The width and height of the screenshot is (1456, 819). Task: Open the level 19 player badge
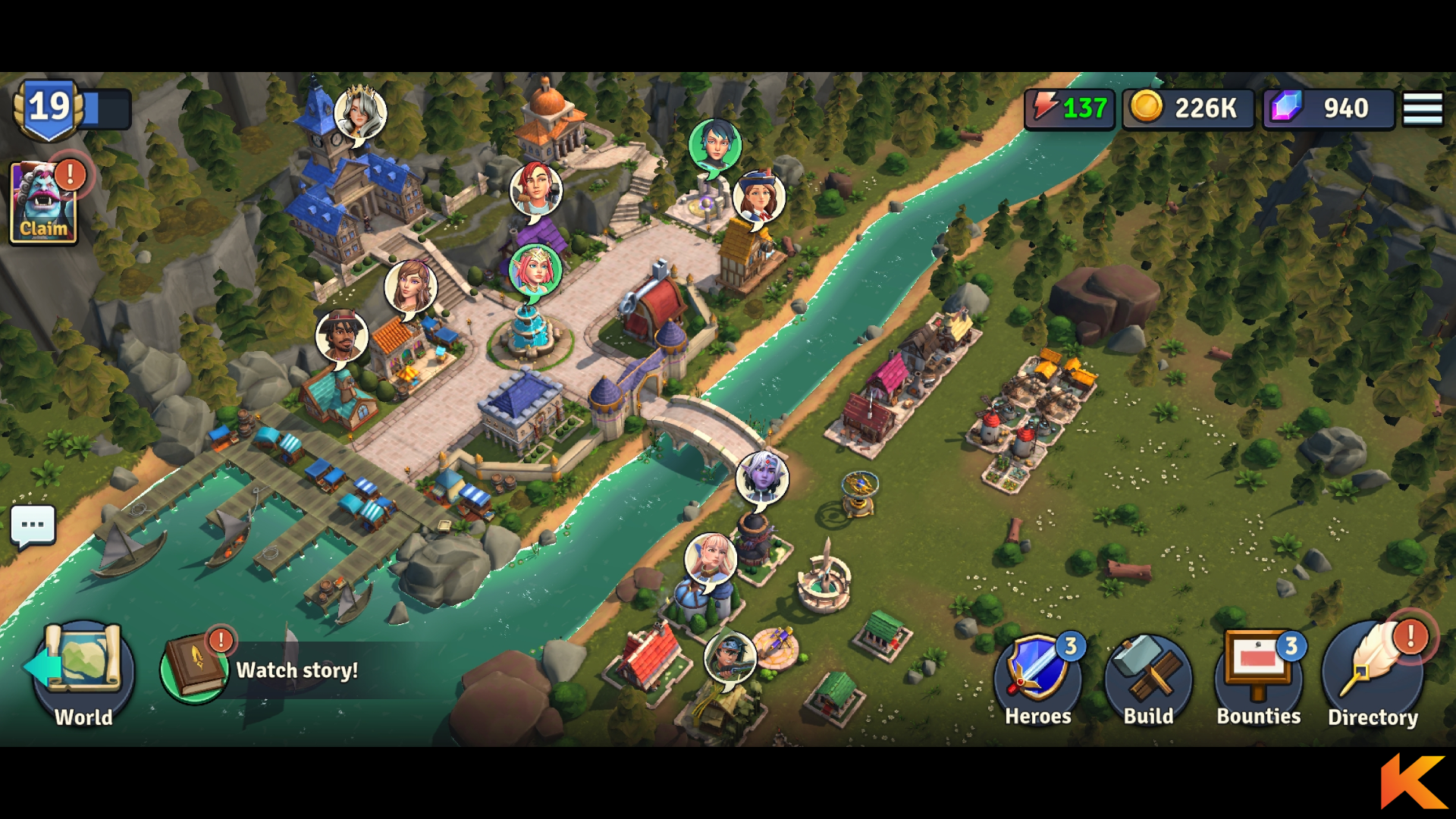click(49, 108)
